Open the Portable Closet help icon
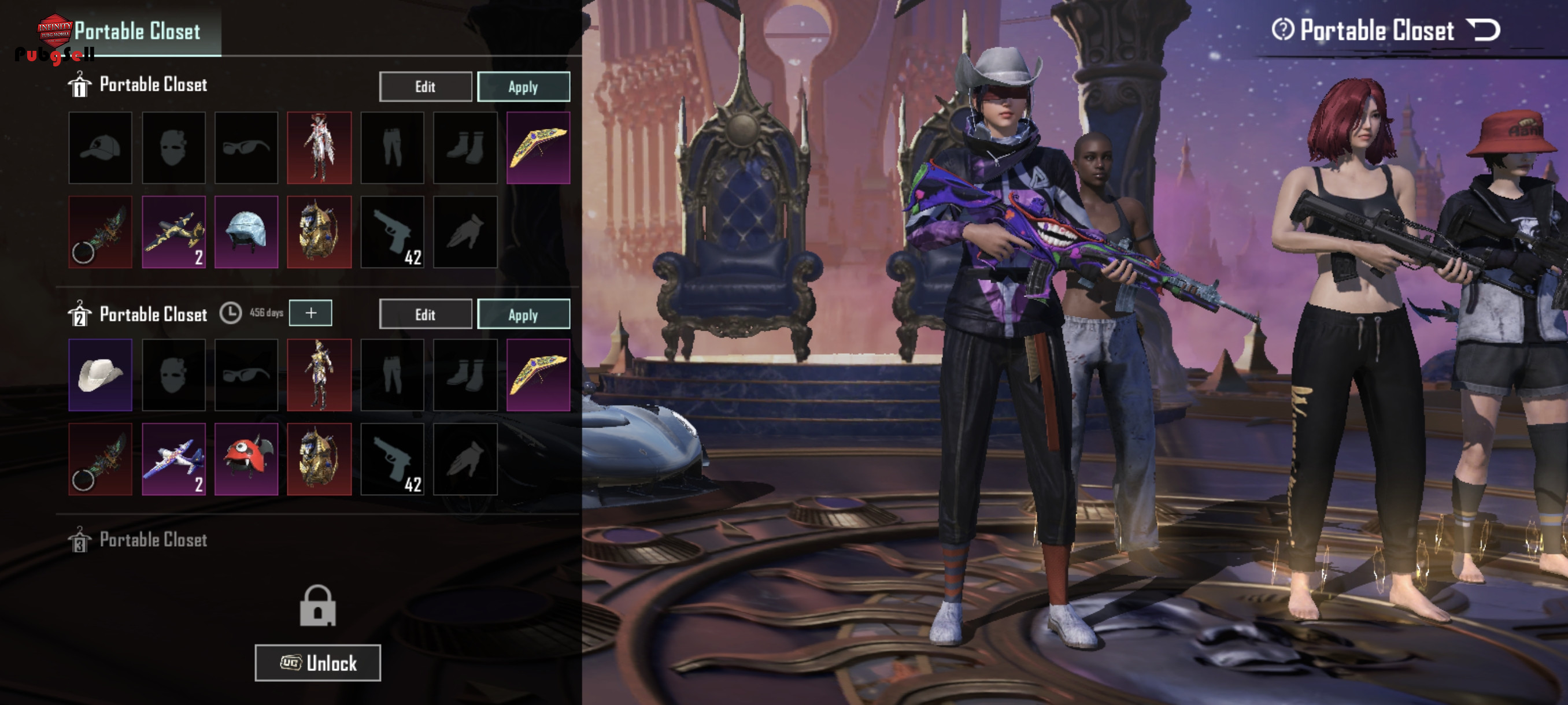This screenshot has width=1568, height=705. tap(1282, 29)
